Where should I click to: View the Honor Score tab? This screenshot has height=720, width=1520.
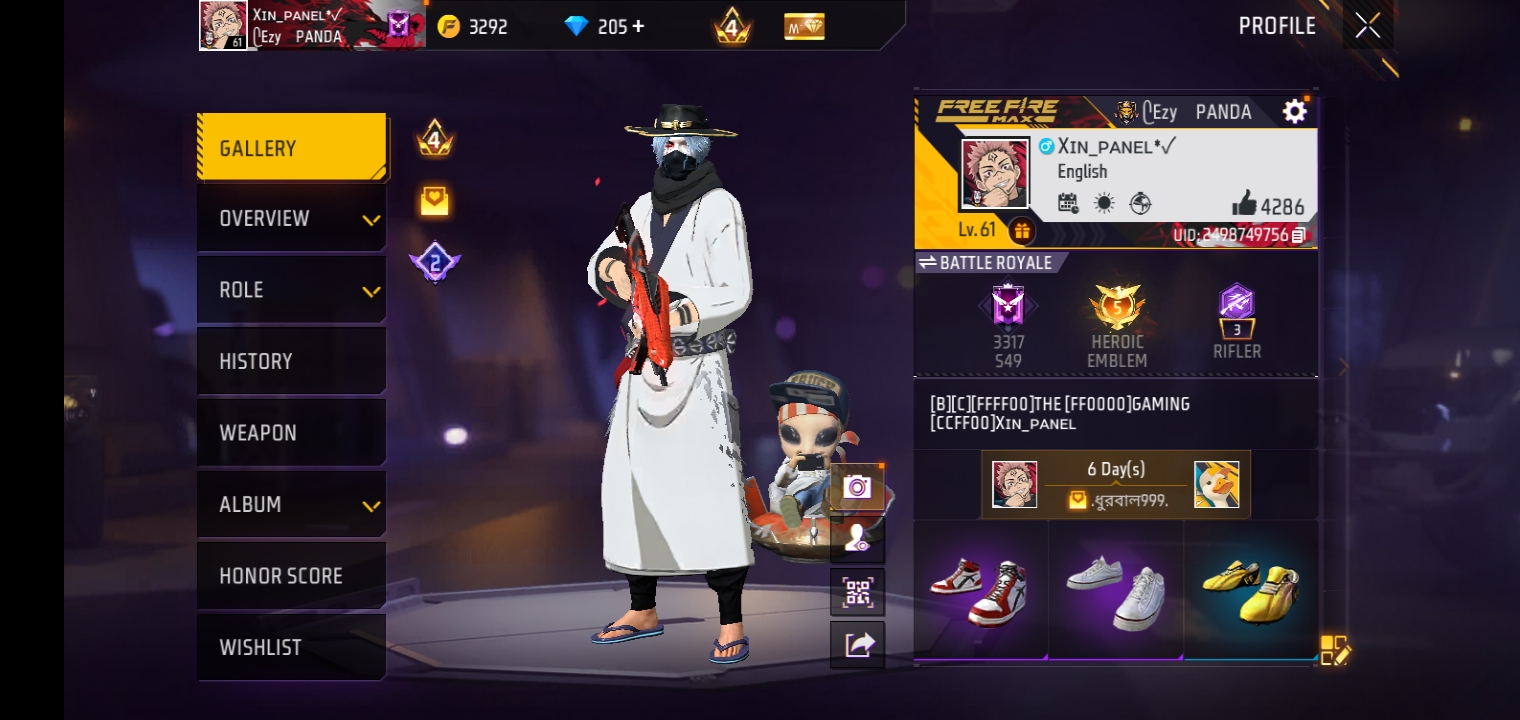[291, 576]
